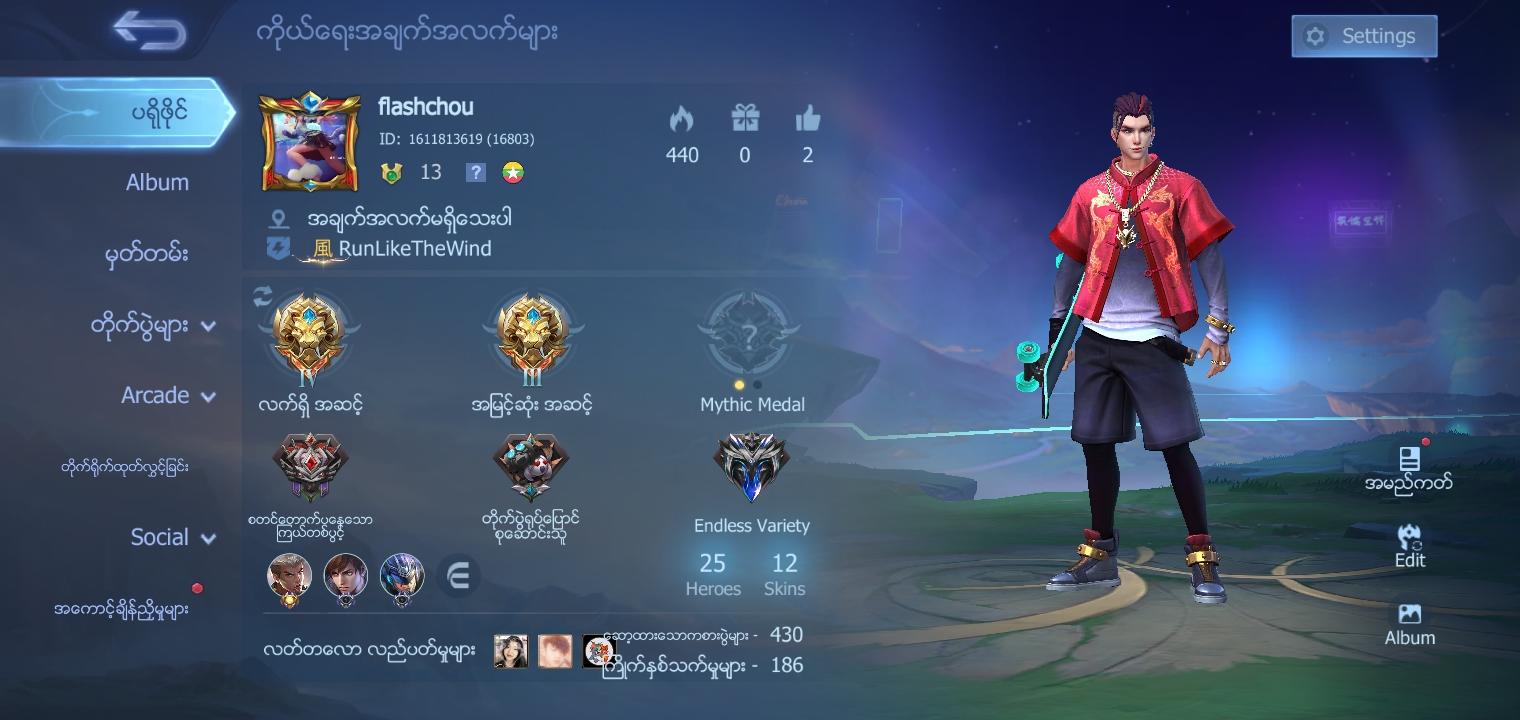
Task: Collapse the Social section chevron
Action: [x=209, y=538]
